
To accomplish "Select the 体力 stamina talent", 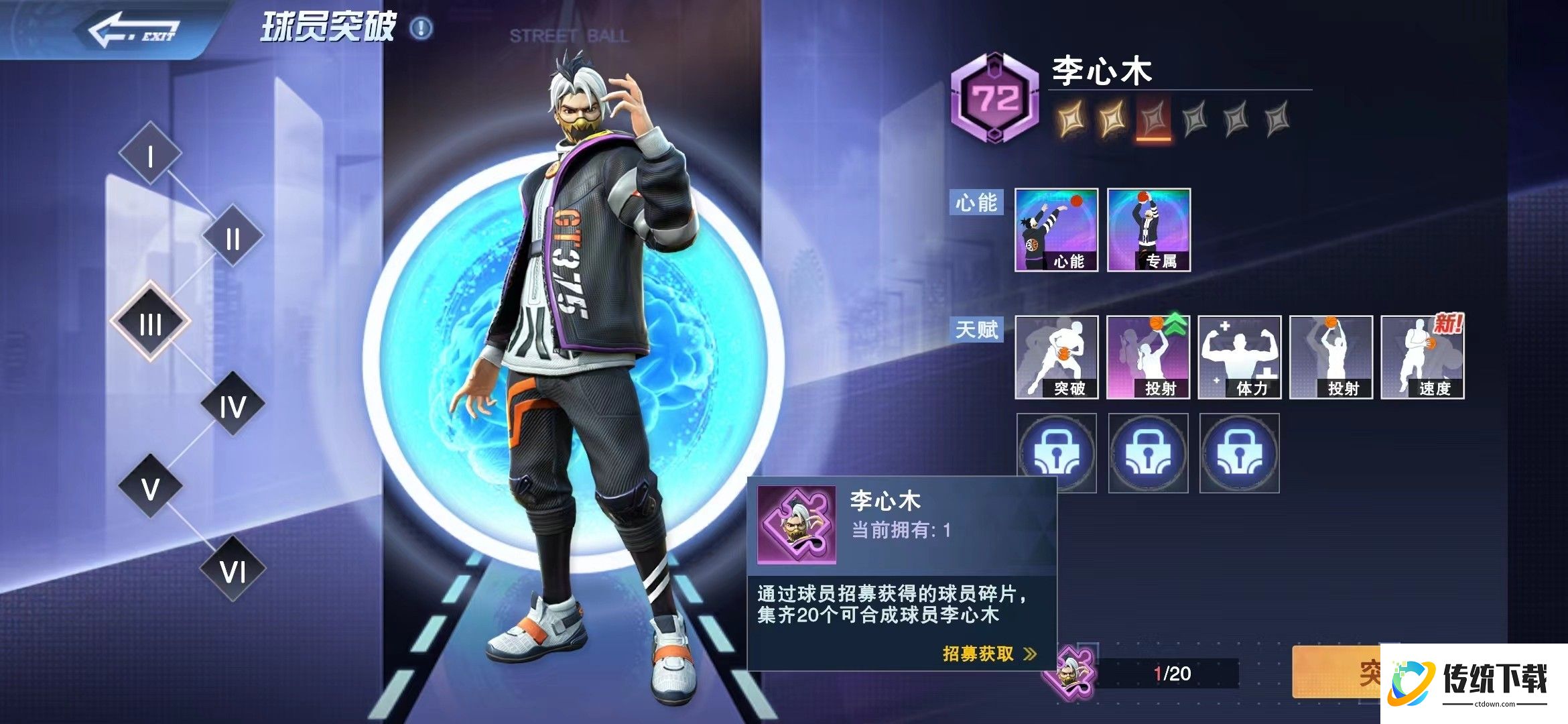I will click(1239, 357).
